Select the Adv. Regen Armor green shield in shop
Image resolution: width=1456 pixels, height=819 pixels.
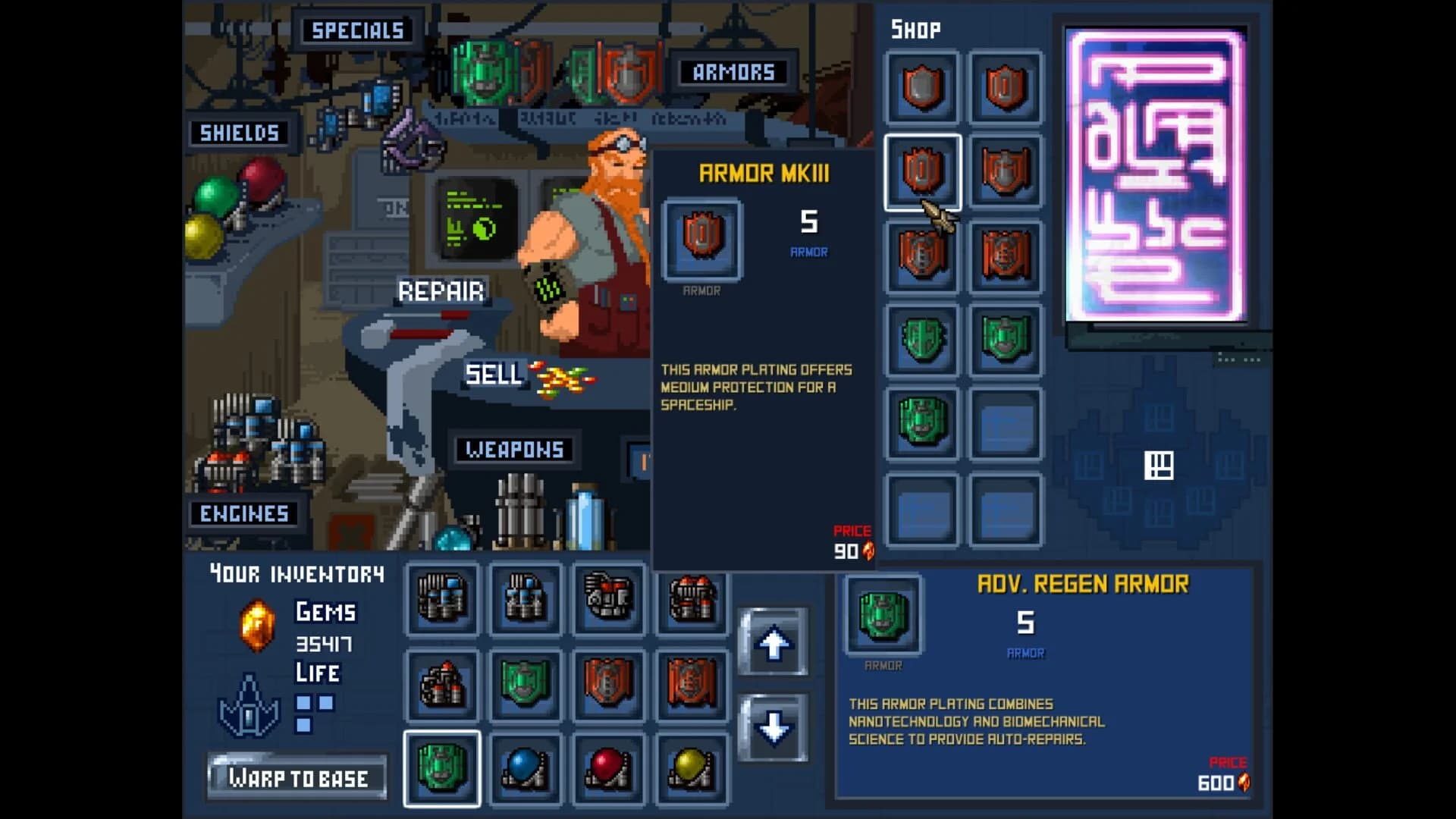(x=922, y=422)
